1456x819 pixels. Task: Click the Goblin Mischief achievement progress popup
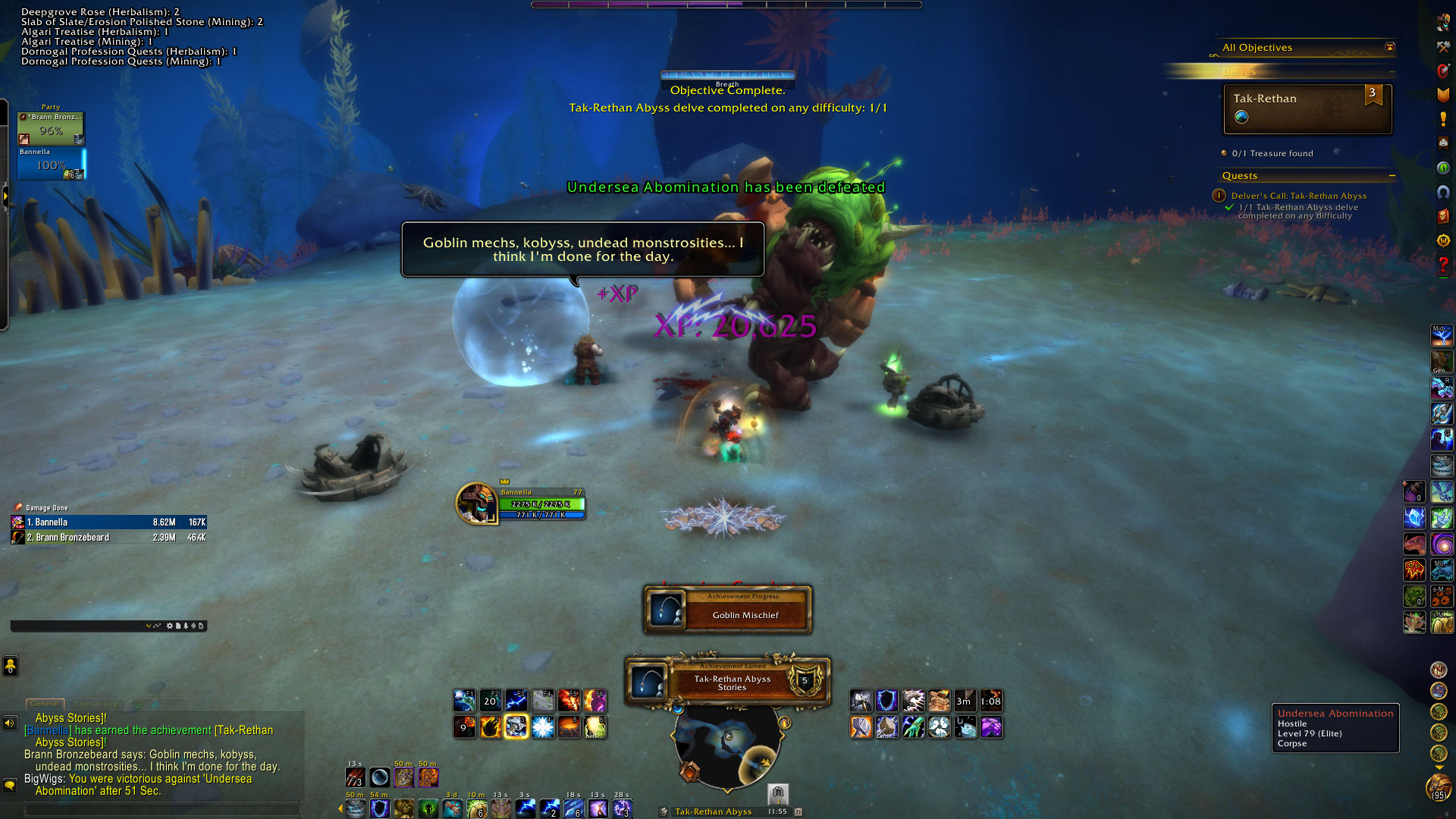727,610
